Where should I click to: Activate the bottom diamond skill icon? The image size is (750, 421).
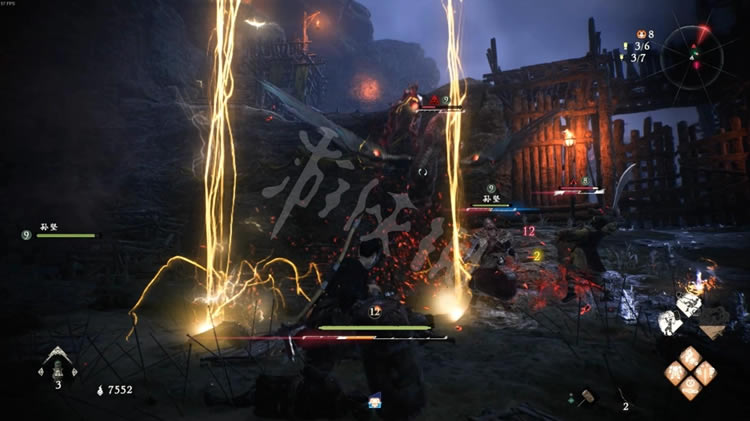click(690, 389)
